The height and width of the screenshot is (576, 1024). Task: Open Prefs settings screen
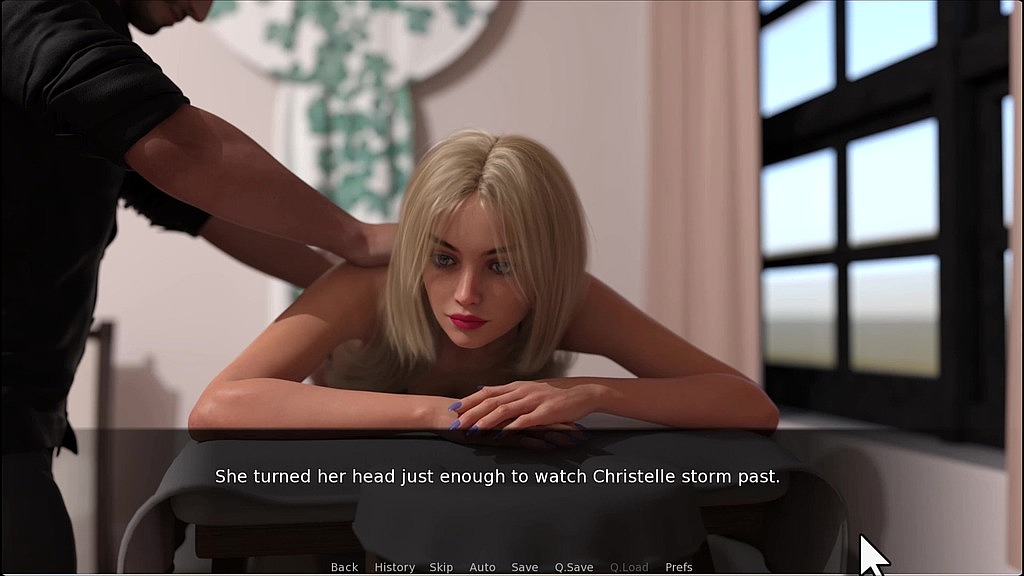pyautogui.click(x=679, y=567)
